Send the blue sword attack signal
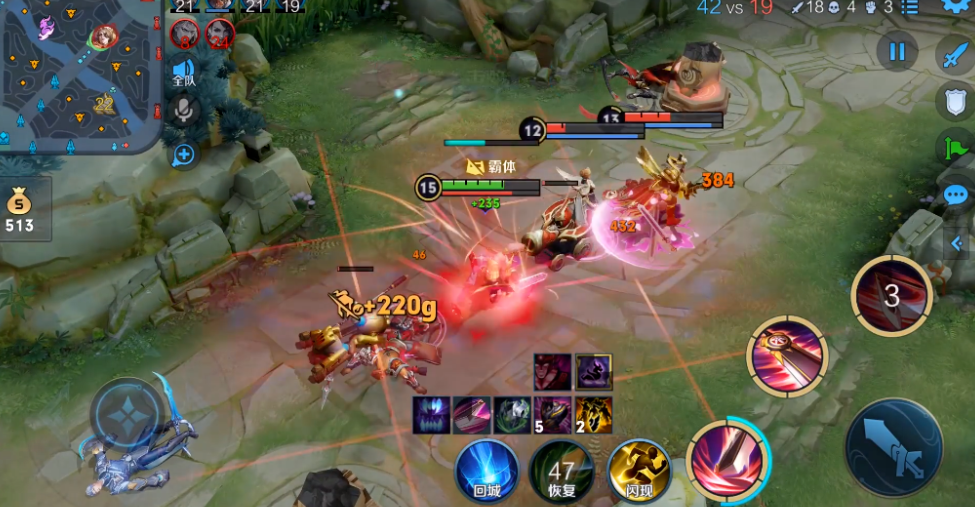975x507 pixels. tap(956, 55)
